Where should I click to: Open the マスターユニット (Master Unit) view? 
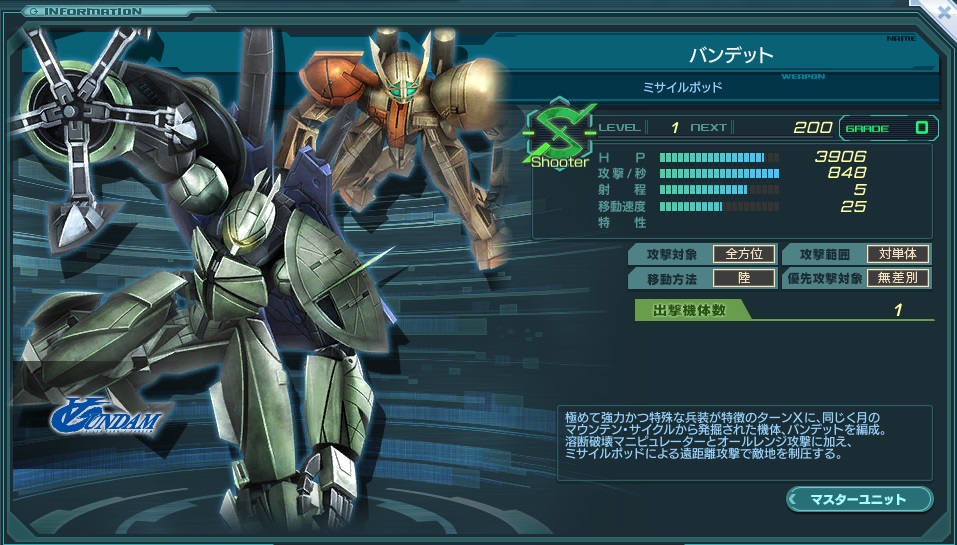click(858, 498)
